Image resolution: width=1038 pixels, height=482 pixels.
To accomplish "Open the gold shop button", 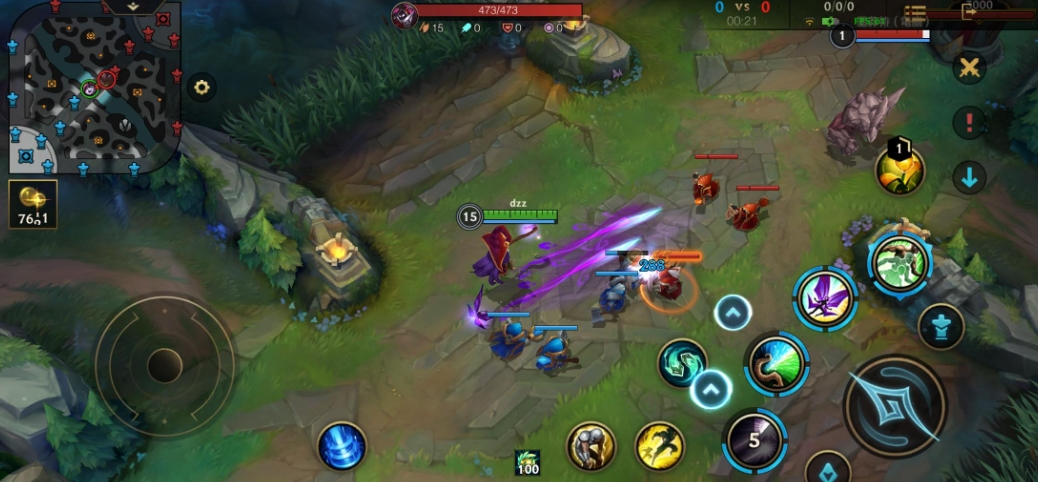I will click(x=33, y=205).
